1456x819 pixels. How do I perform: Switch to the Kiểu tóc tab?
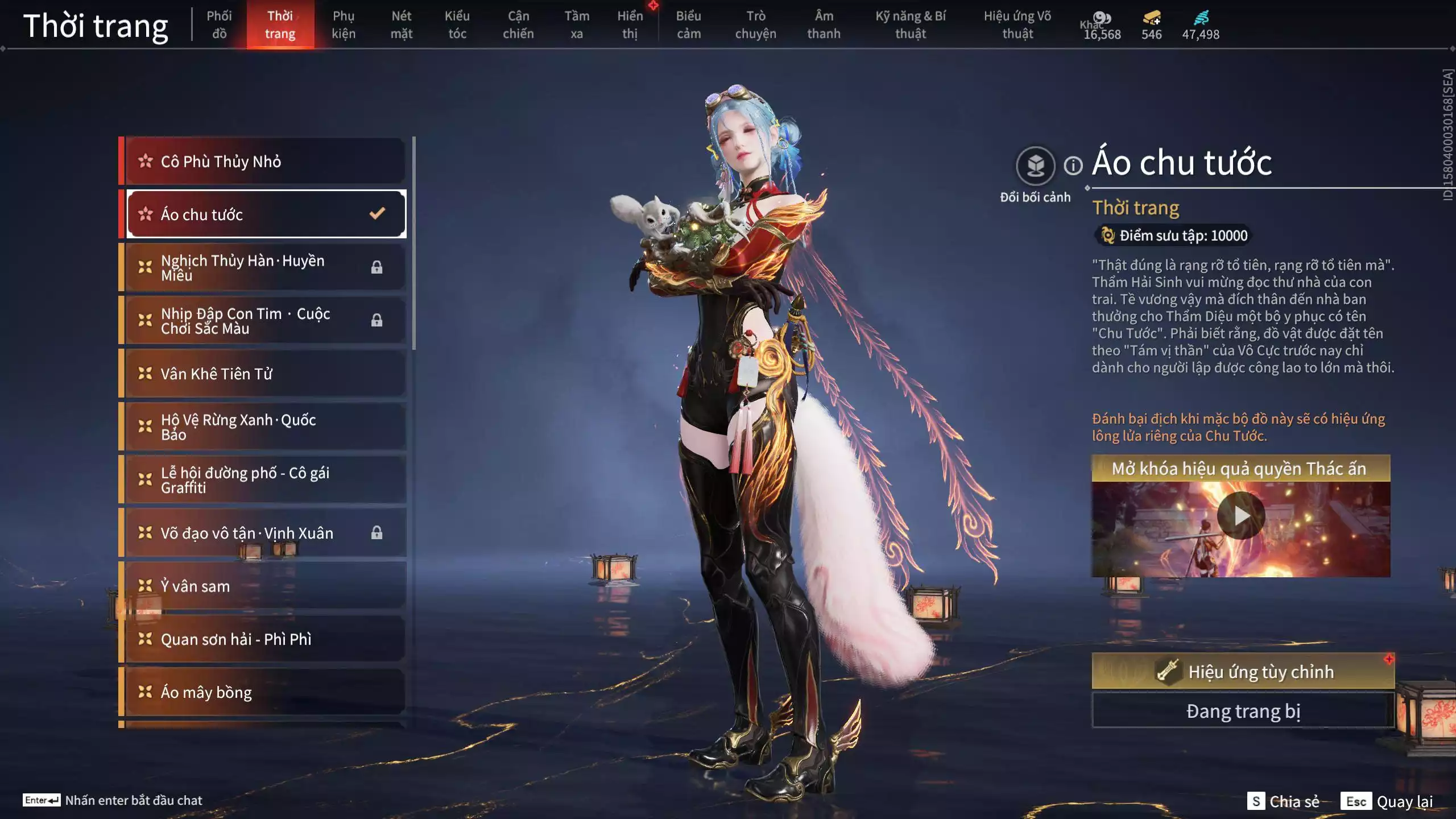tap(457, 24)
